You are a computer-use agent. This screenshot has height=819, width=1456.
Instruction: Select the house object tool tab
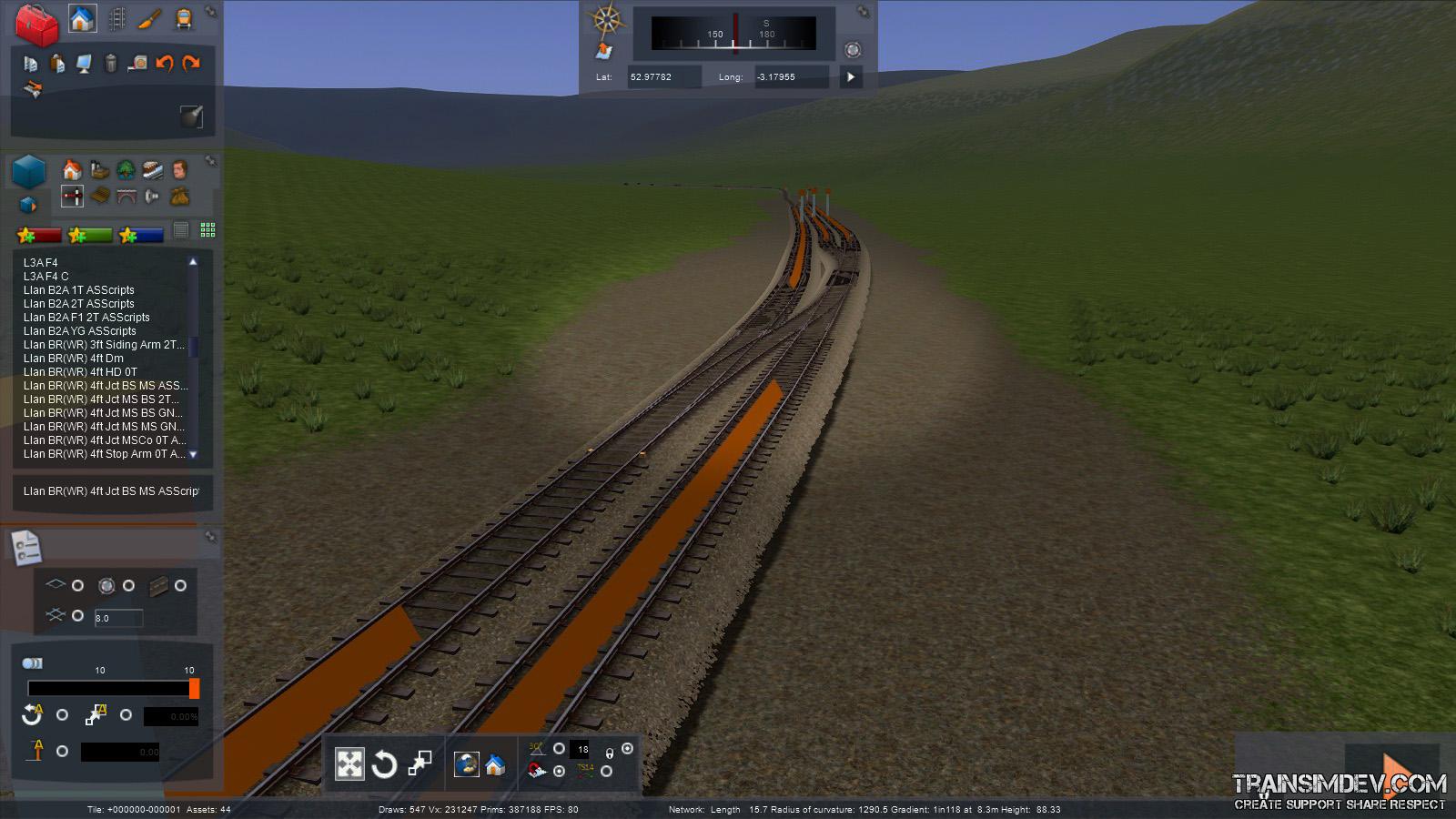pyautogui.click(x=82, y=19)
